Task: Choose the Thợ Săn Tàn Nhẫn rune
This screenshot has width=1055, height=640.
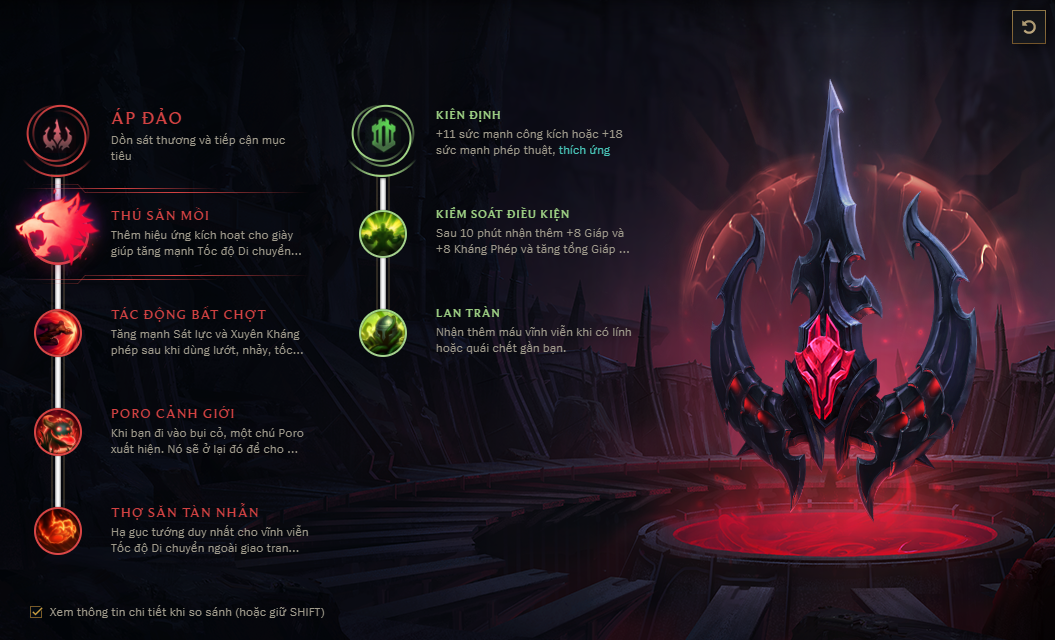Action: tap(58, 530)
